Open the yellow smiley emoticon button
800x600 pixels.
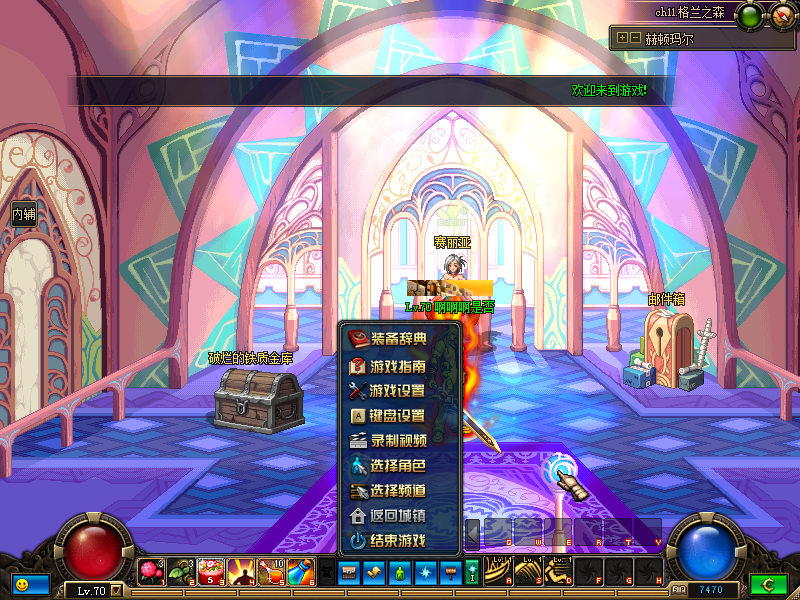coord(21,583)
